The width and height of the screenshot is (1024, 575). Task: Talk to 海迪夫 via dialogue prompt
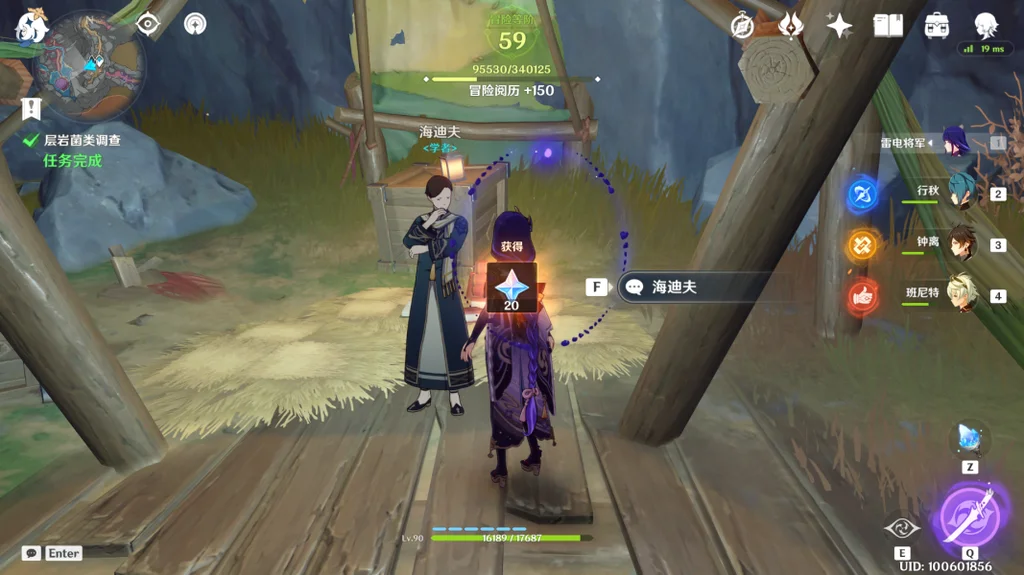pyautogui.click(x=690, y=287)
